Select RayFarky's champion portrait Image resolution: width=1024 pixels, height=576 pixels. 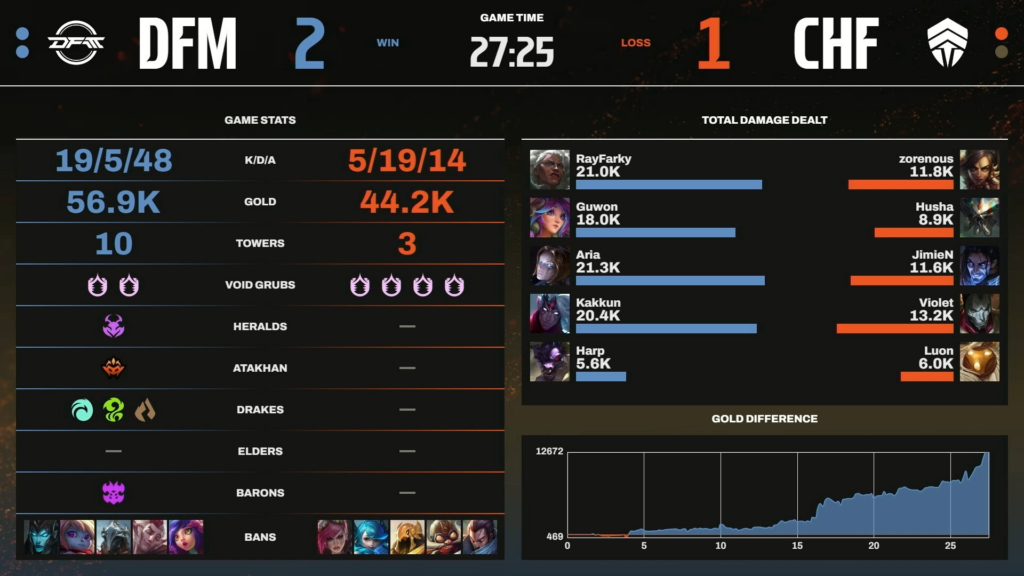[x=549, y=169]
